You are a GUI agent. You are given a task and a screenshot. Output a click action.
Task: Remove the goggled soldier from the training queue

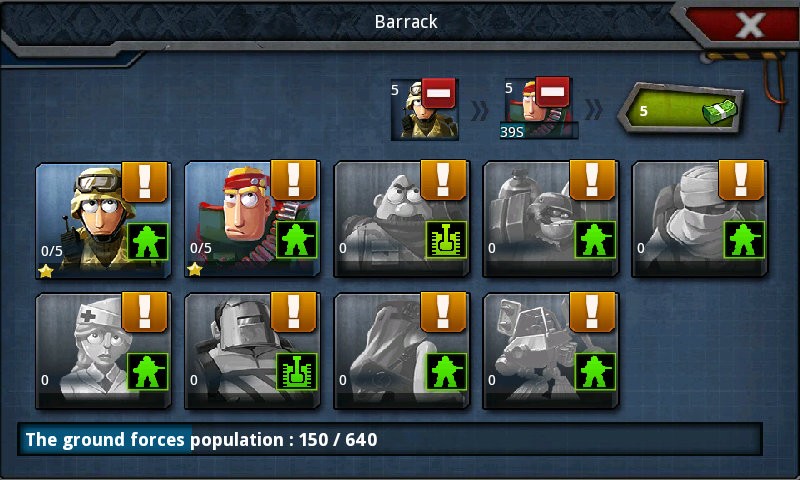coord(439,95)
